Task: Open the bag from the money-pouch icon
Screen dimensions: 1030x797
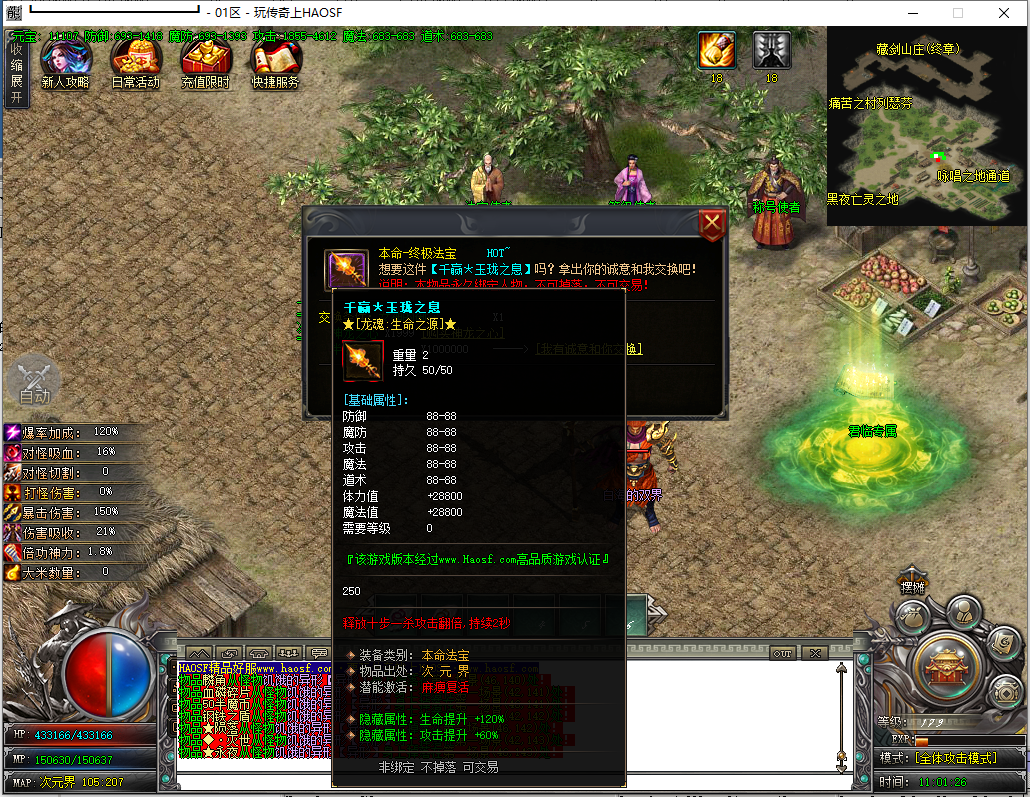Action: tap(911, 618)
